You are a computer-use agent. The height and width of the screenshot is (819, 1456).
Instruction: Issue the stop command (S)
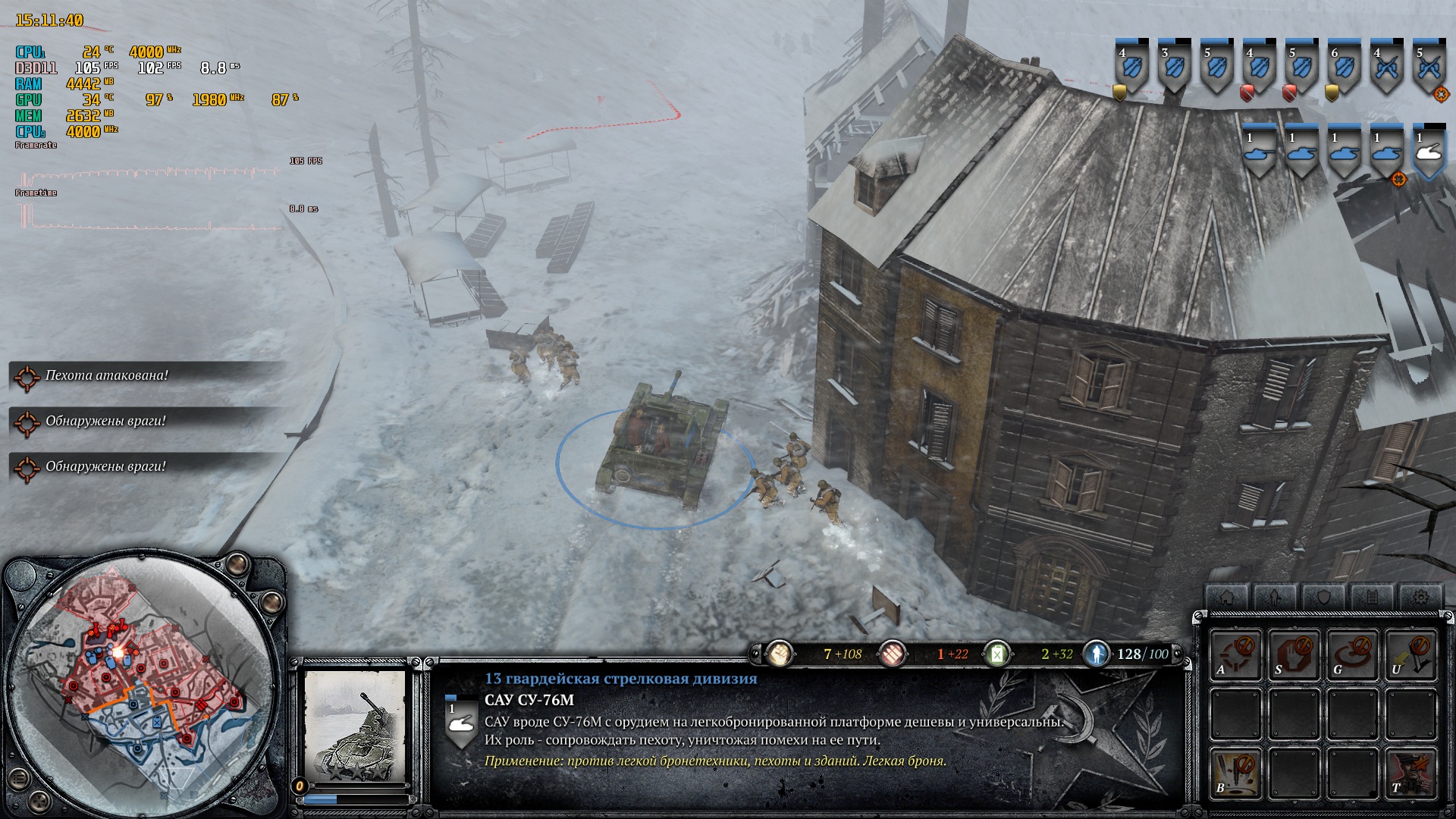1294,654
